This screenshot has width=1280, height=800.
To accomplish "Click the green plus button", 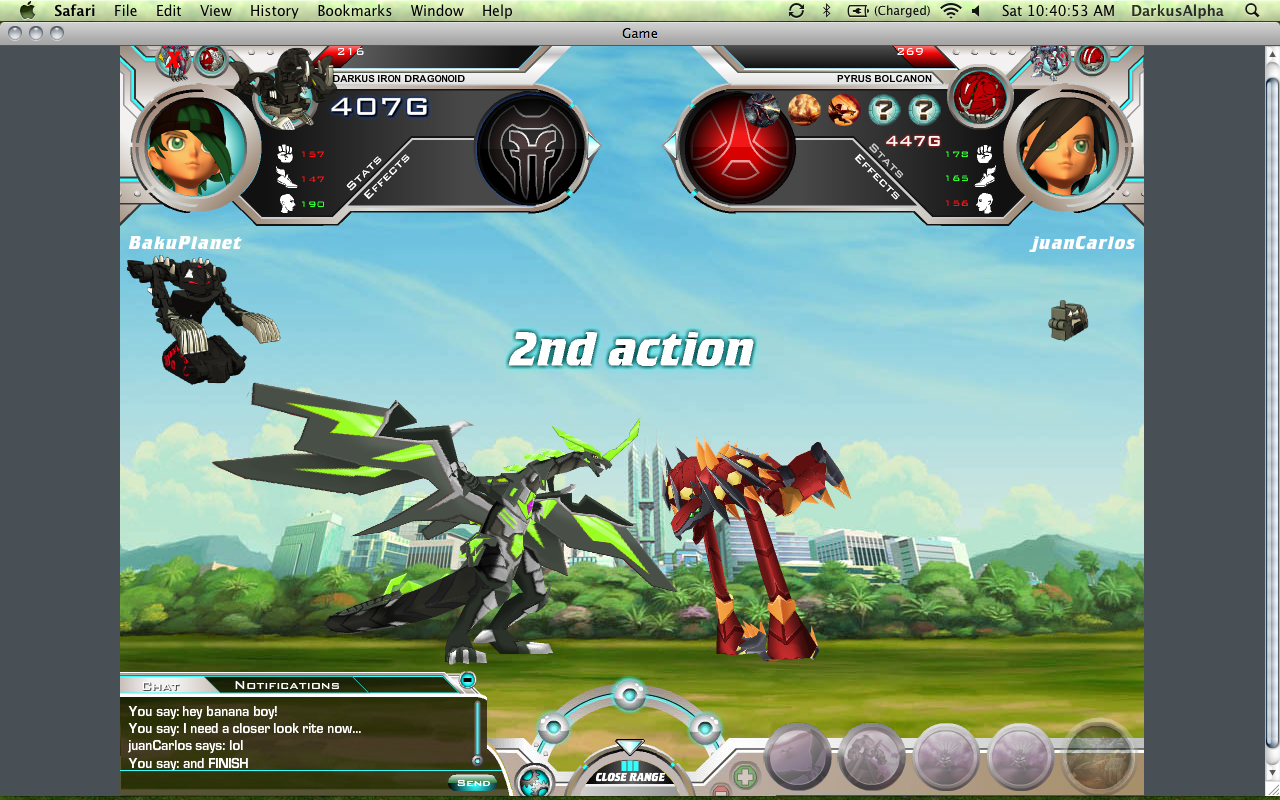I will [x=745, y=776].
